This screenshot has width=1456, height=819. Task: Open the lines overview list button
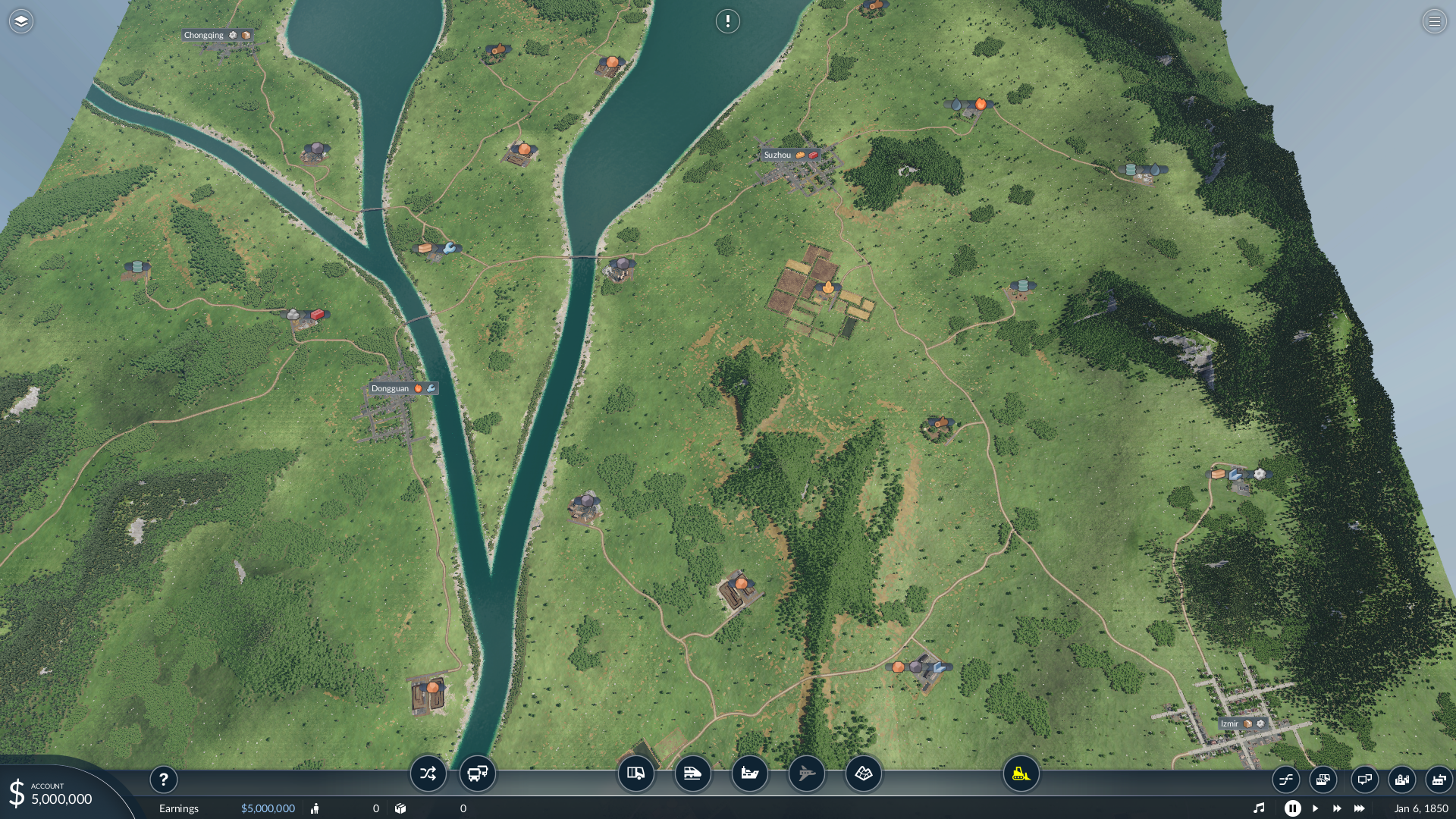1286,779
